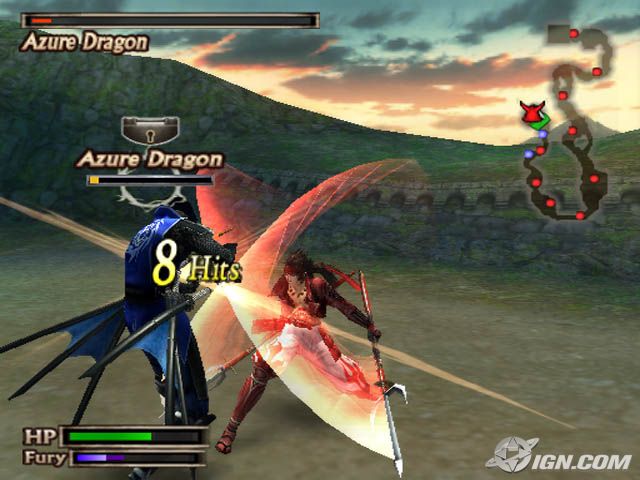This screenshot has height=480, width=640.
Task: Select the red demon mask map marker
Action: point(531,112)
